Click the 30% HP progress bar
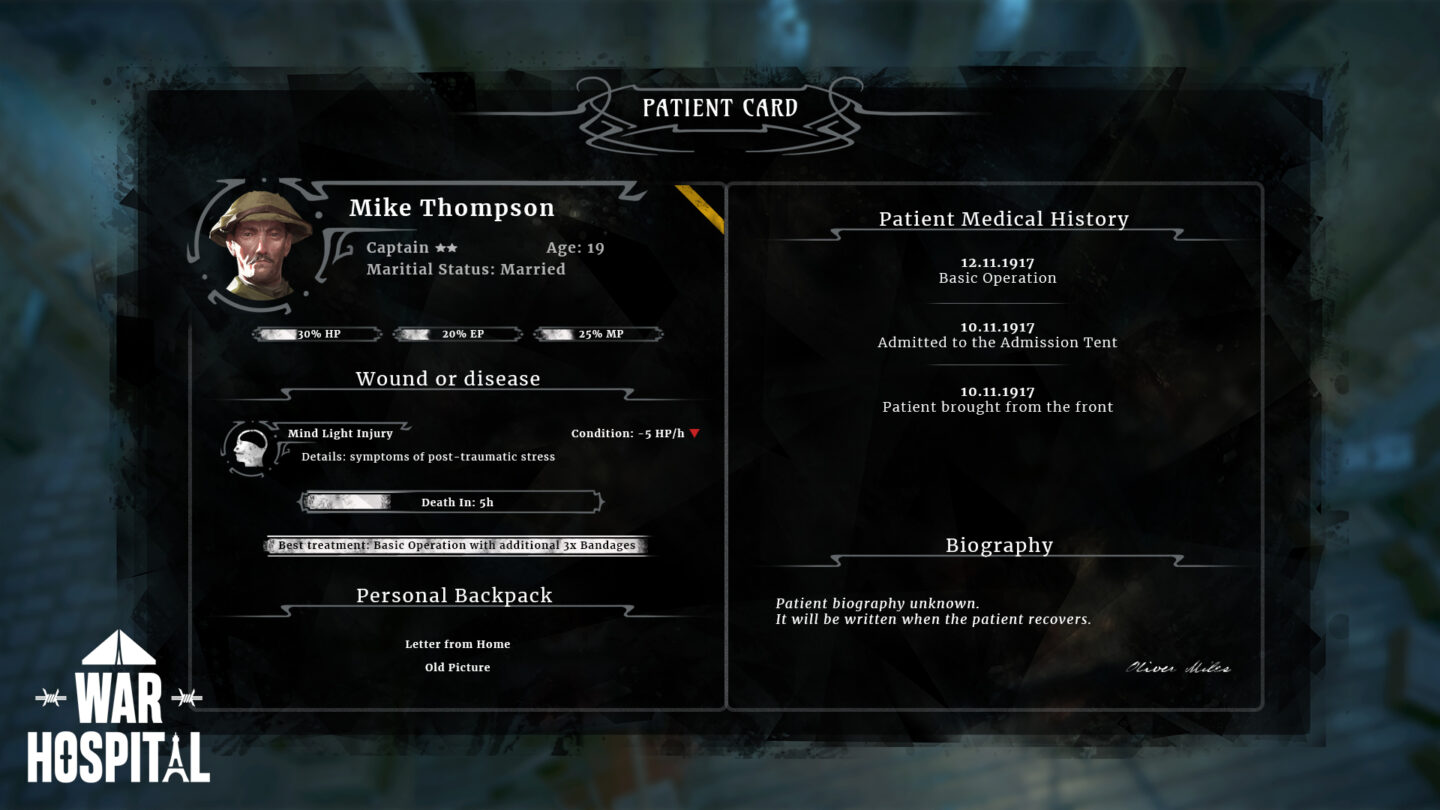The image size is (1440, 810). point(316,333)
